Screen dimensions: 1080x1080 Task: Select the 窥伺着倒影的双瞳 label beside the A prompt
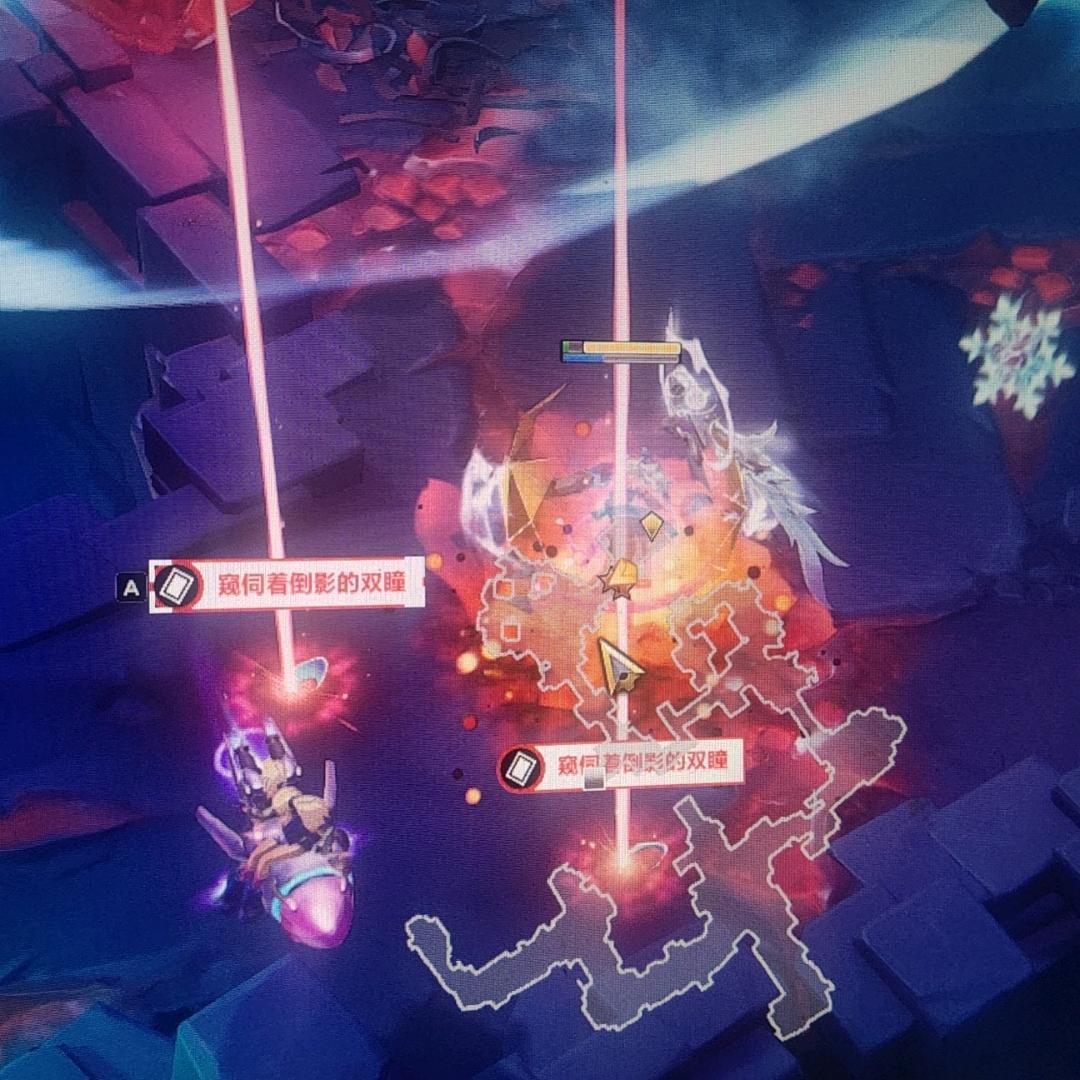click(288, 585)
